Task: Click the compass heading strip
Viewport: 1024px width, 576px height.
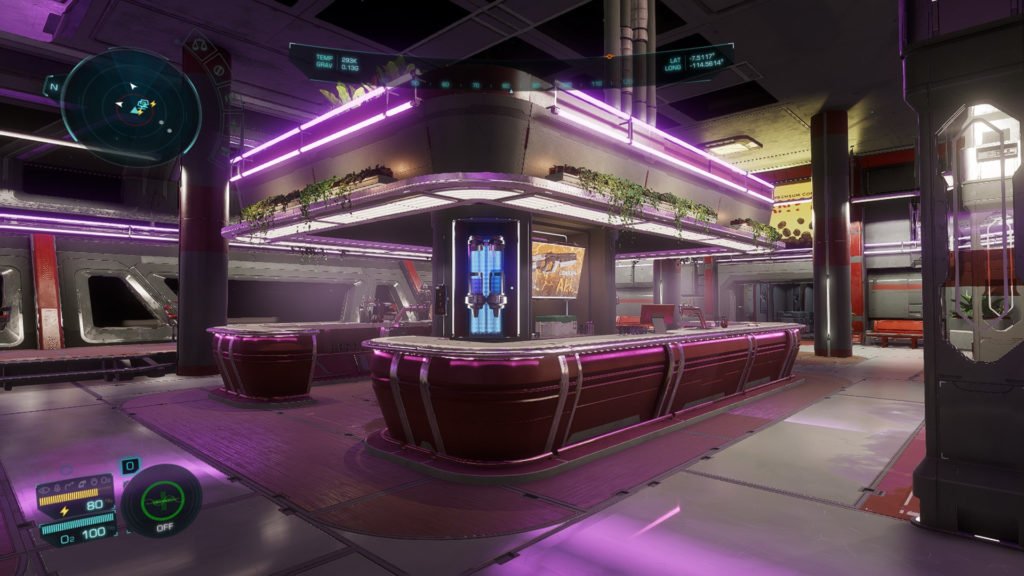Action: click(x=510, y=84)
